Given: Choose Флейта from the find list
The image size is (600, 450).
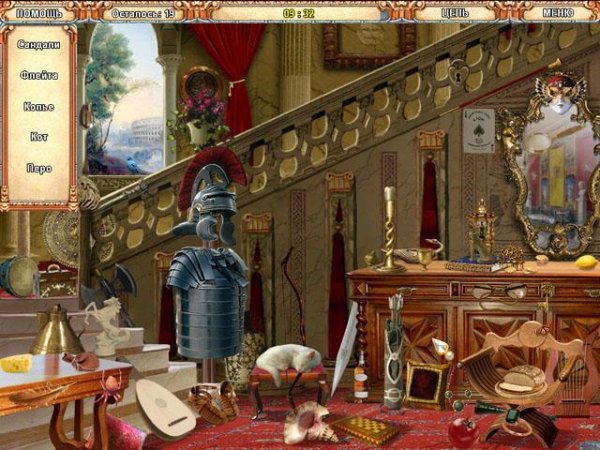Looking at the screenshot, I should click(40, 76).
